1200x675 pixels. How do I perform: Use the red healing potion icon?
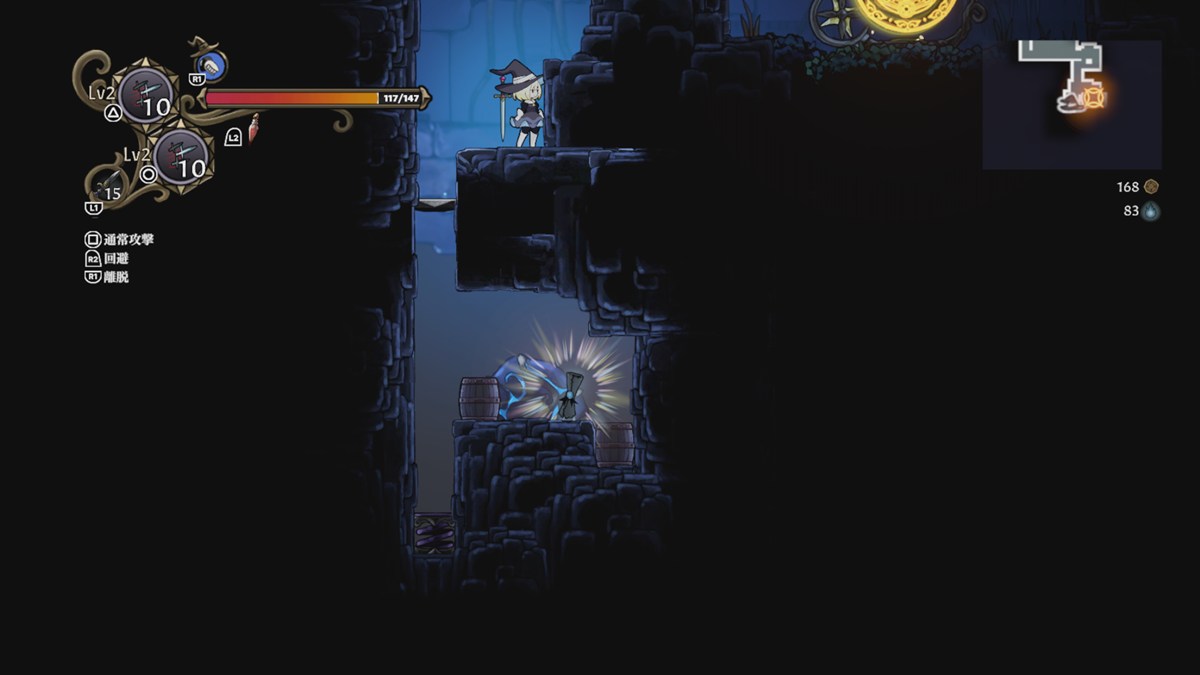point(253,128)
